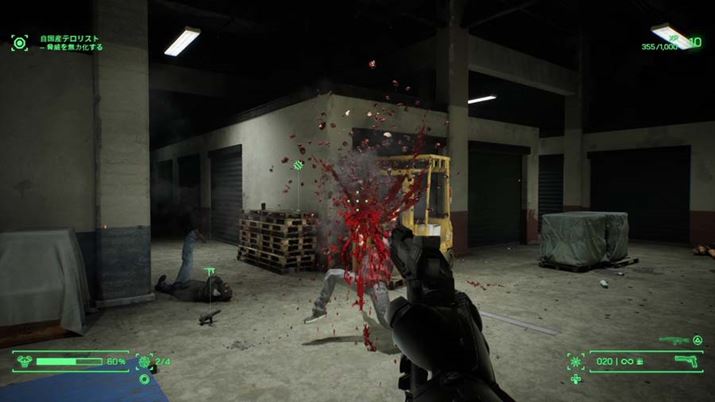
Task: Select the objective tracker target icon
Action: (19, 42)
